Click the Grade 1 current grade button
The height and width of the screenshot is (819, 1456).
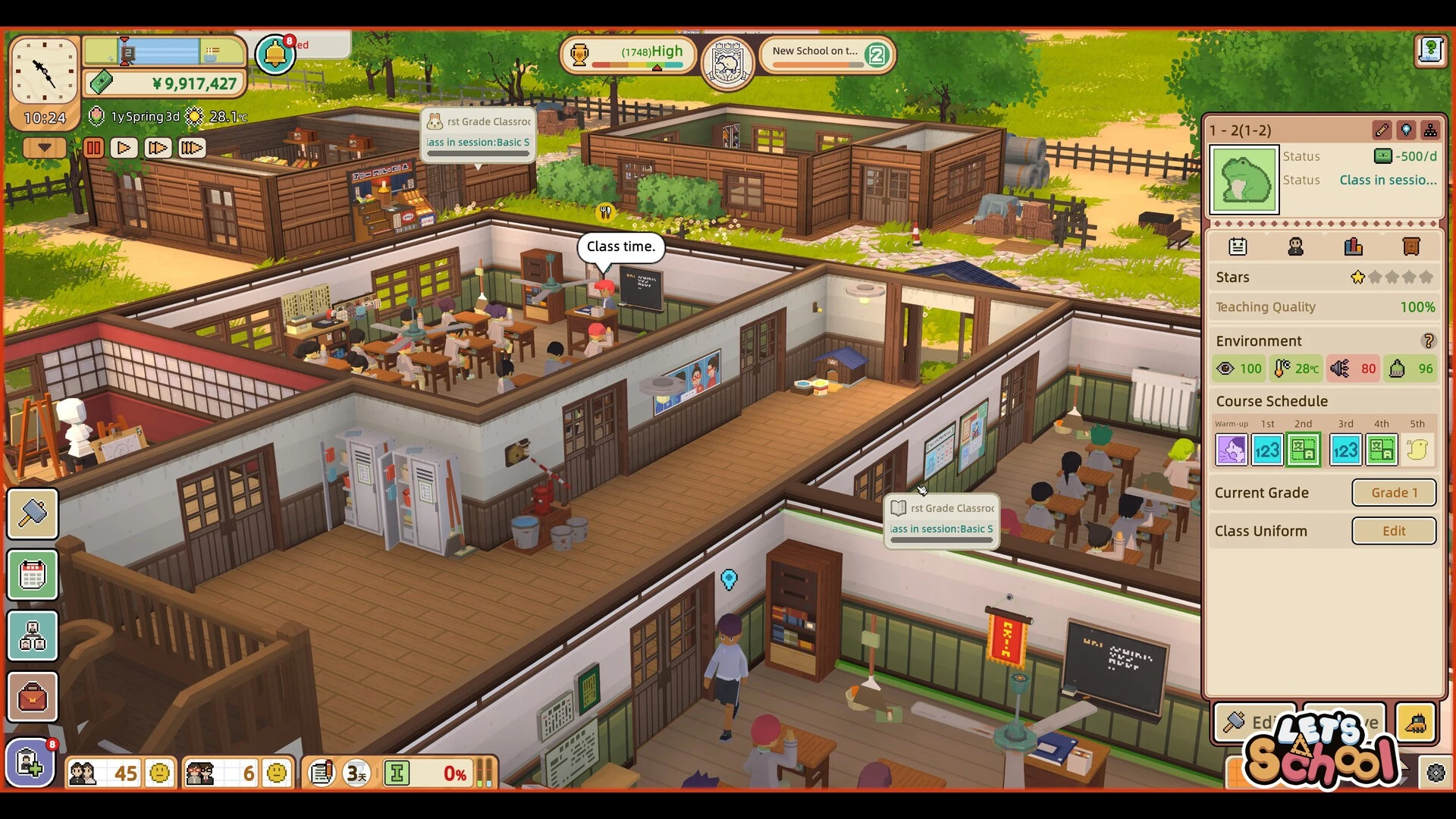[1394, 493]
